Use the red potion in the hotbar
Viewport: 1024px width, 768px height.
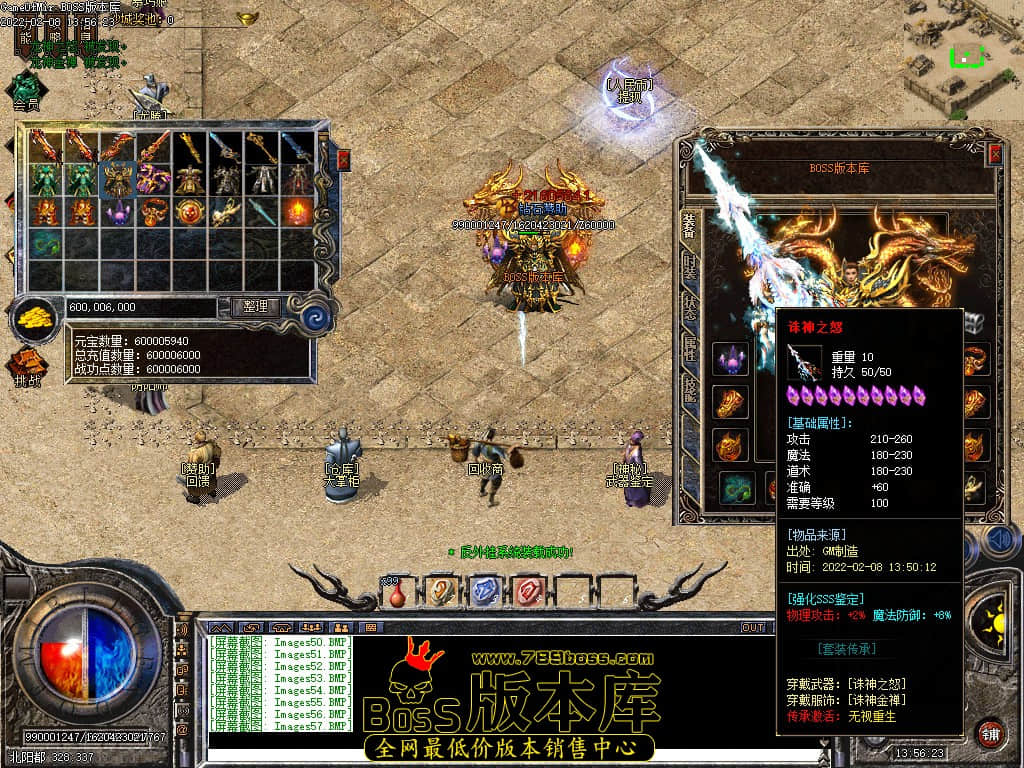pos(397,592)
